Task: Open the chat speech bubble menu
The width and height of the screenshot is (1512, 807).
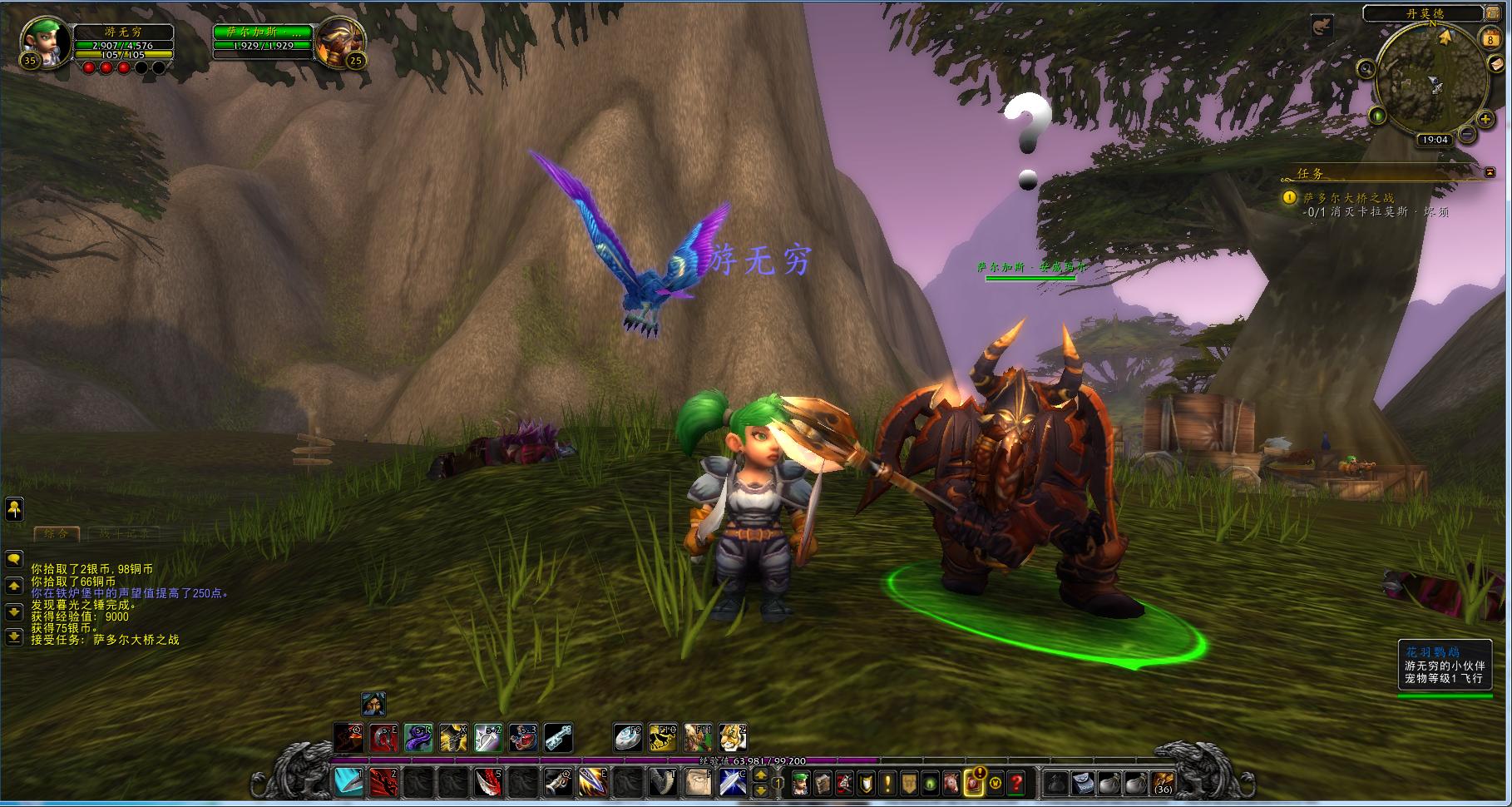Action: coord(14,559)
